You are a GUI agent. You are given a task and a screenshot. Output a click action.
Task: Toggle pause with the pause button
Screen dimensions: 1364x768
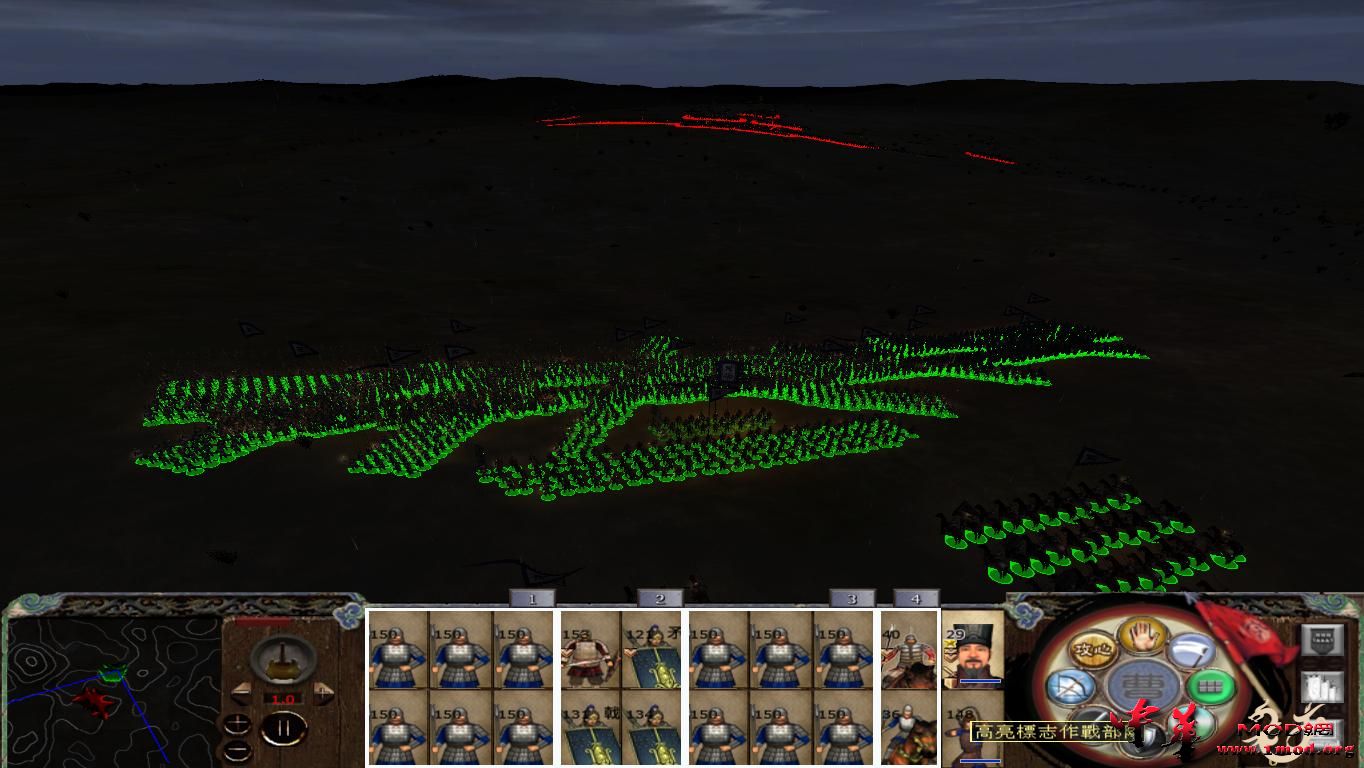(284, 728)
